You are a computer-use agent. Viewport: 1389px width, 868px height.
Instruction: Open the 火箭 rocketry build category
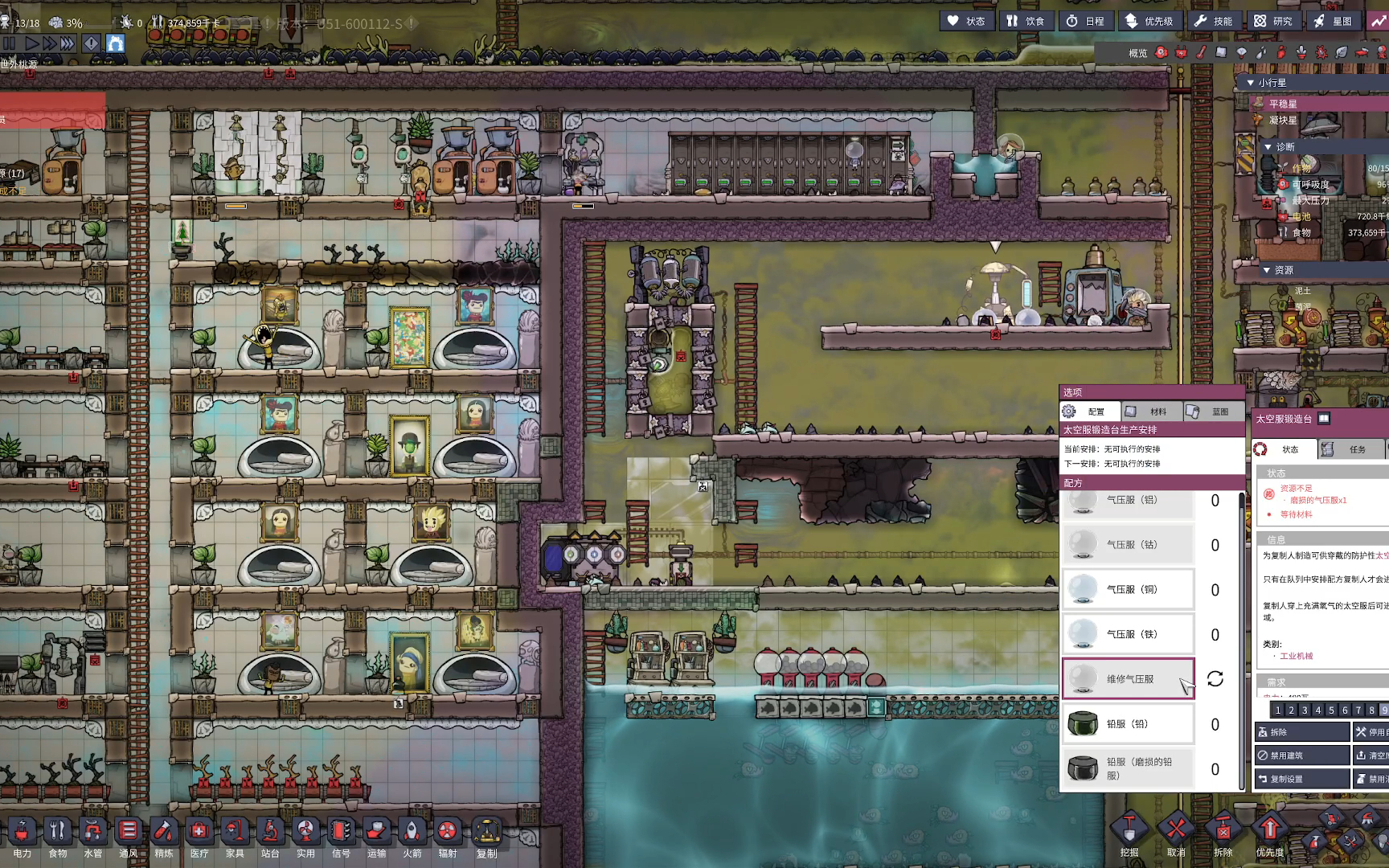[412, 837]
